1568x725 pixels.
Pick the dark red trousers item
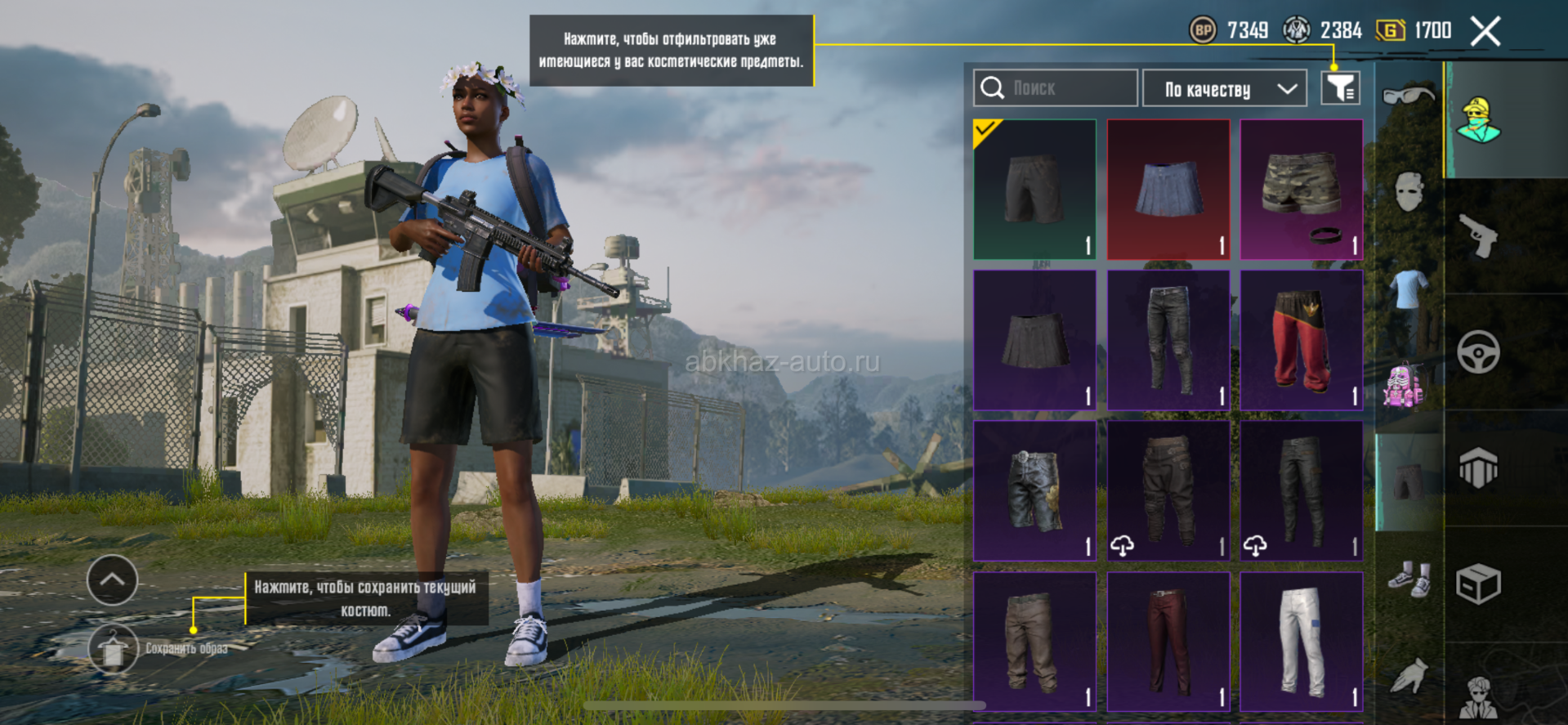(1168, 642)
